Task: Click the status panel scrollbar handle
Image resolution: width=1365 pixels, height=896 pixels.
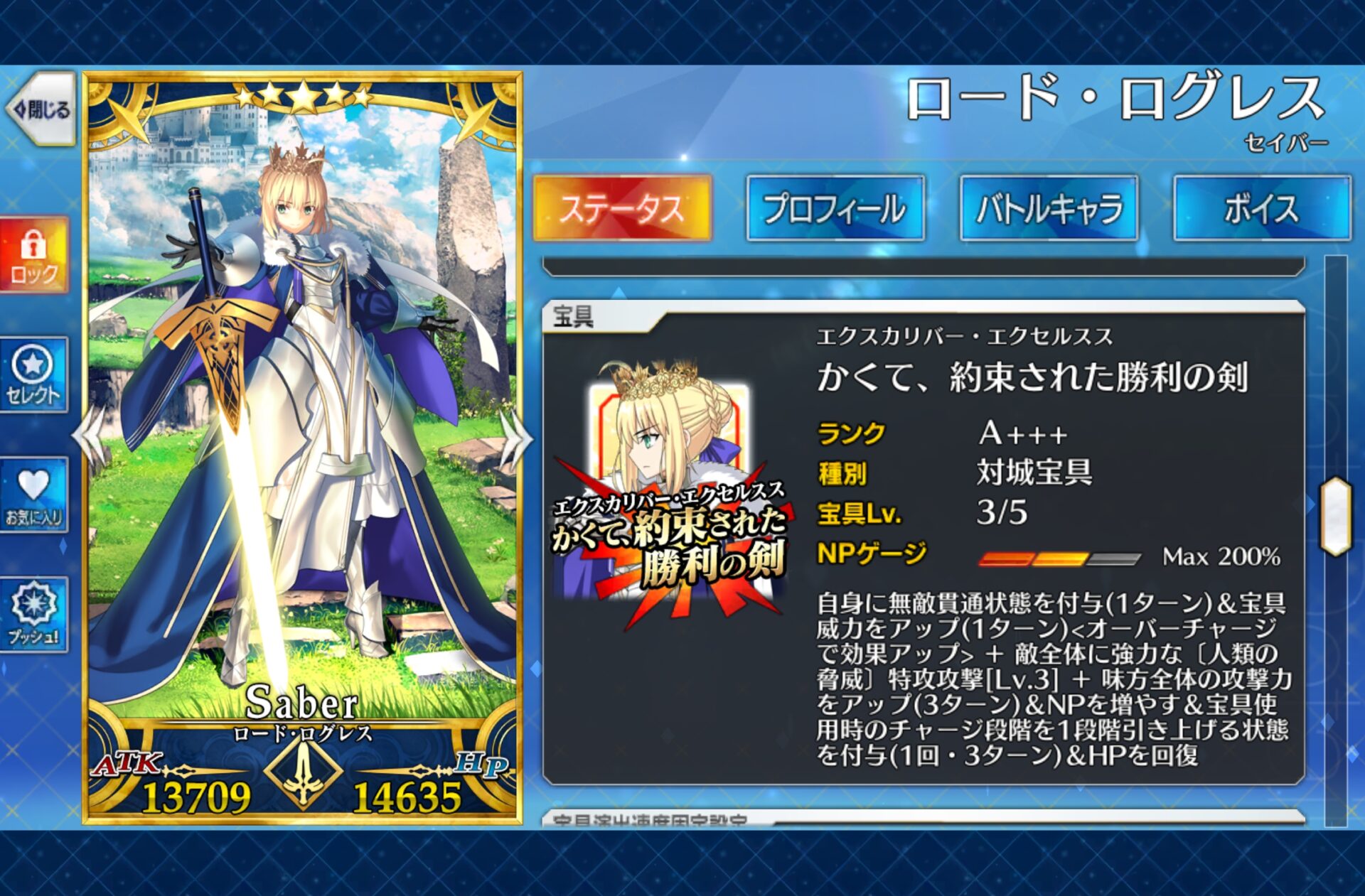Action: point(1335,517)
